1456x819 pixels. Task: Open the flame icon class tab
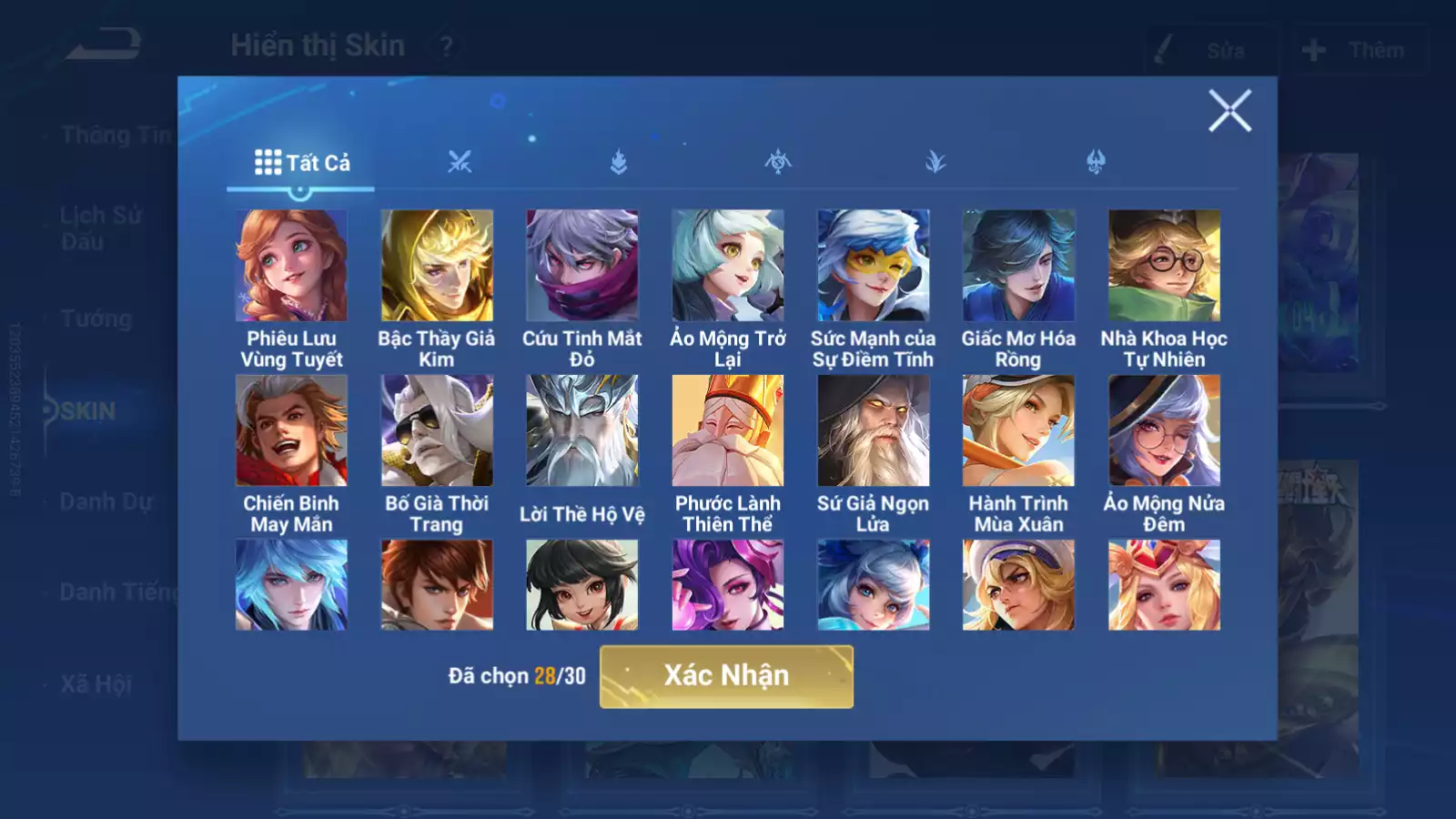619,163
